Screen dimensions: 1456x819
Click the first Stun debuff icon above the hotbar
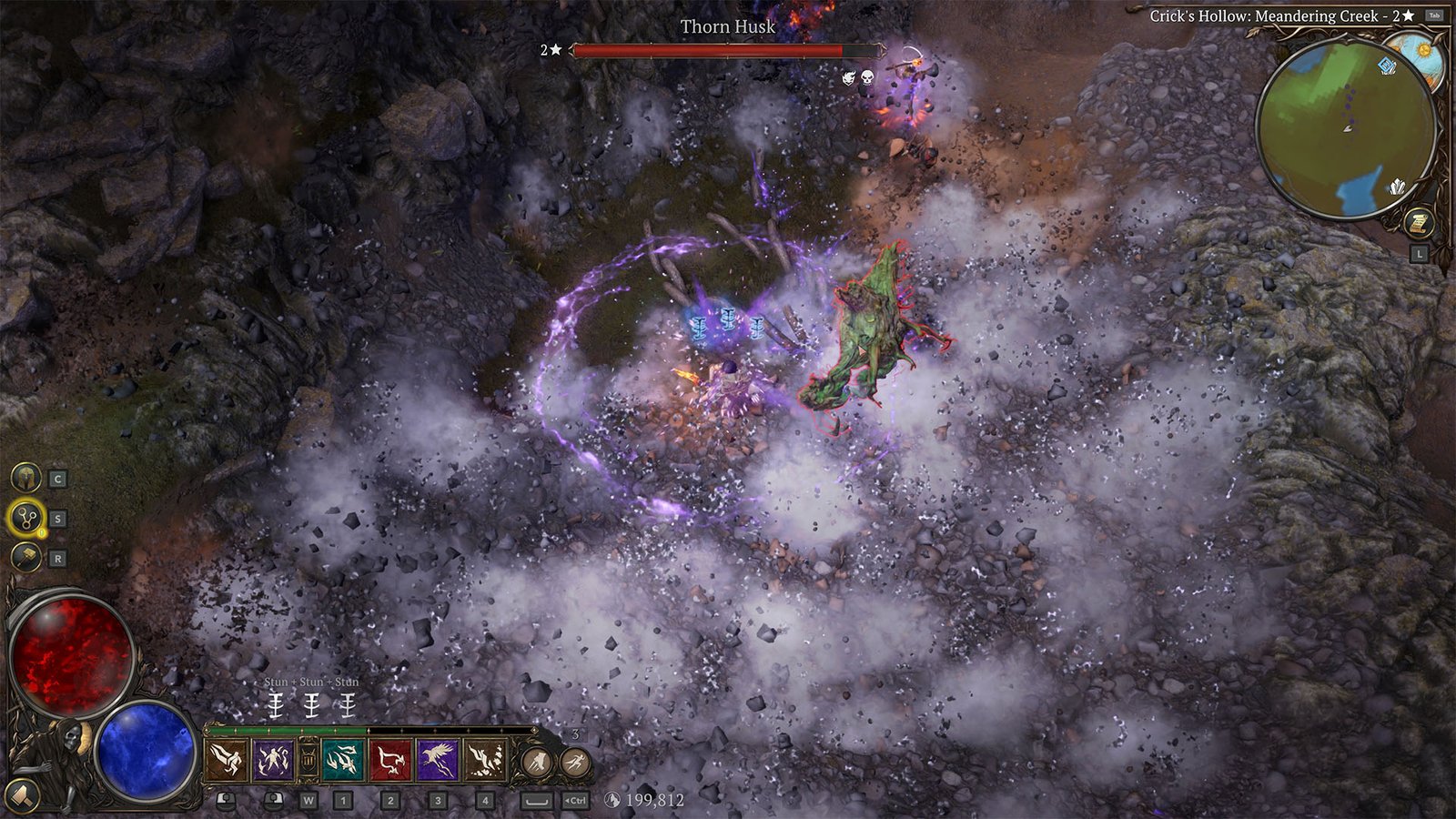276,704
